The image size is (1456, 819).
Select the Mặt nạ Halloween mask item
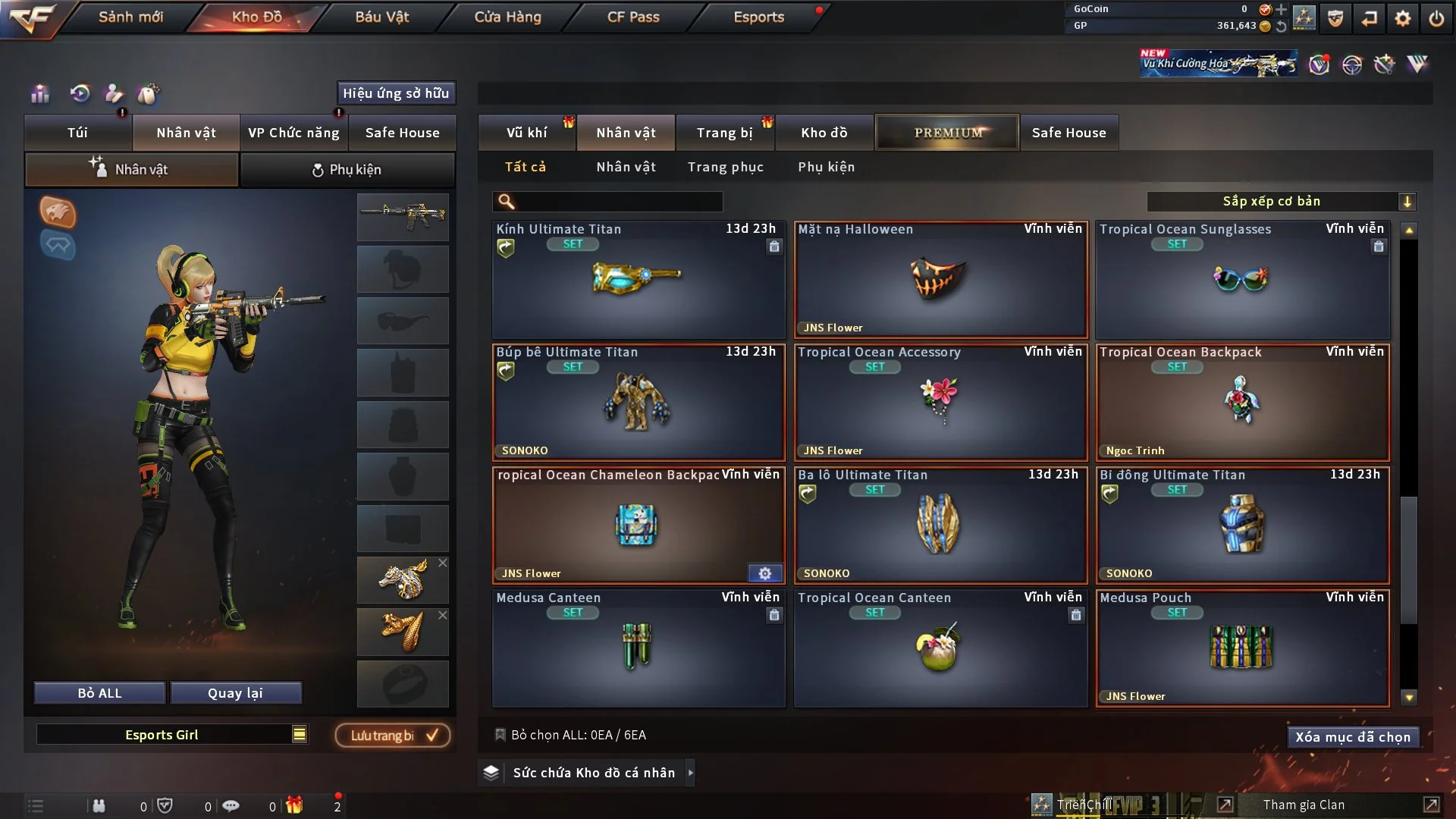click(940, 280)
